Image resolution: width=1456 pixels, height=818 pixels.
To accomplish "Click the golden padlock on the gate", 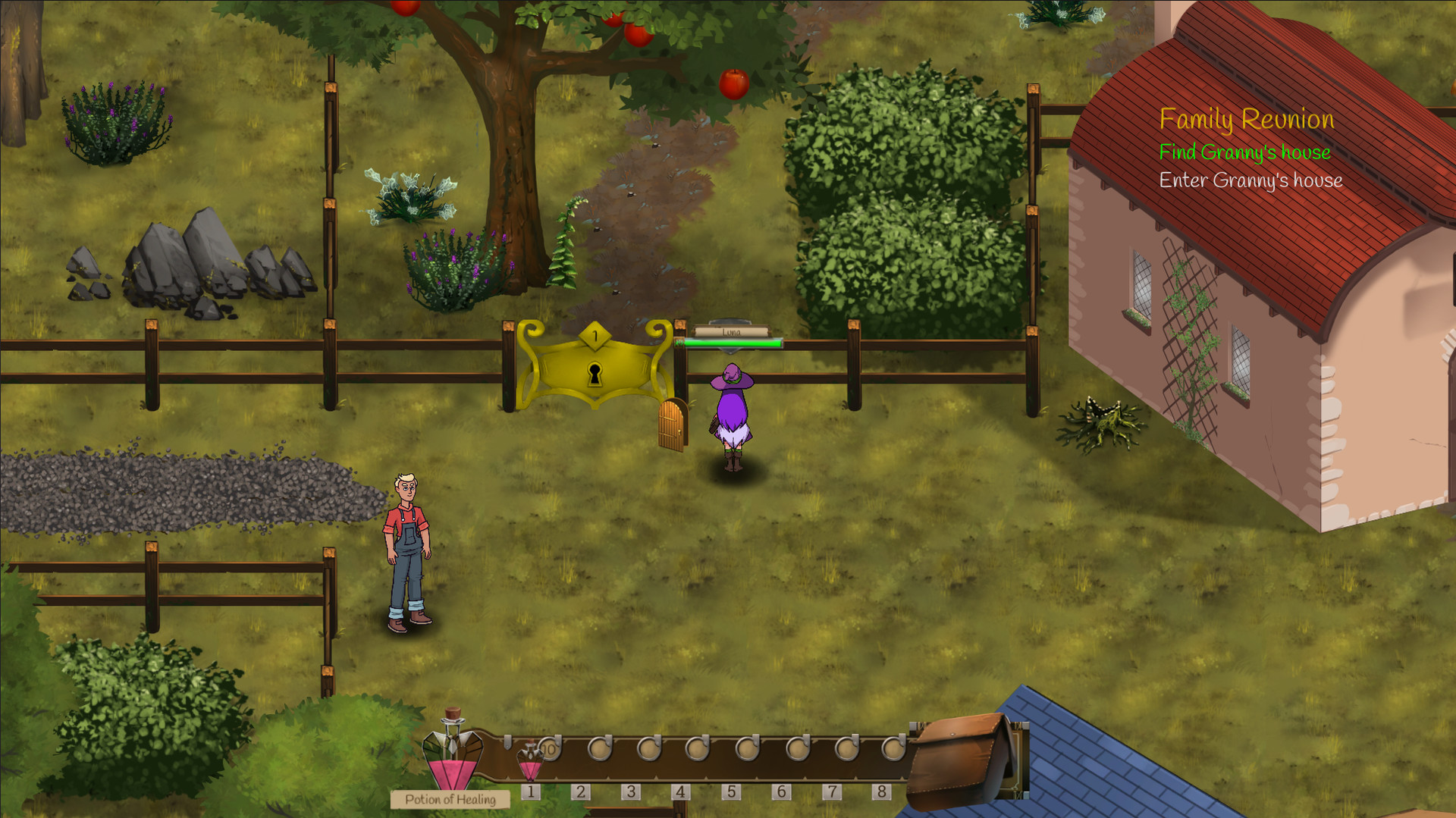I will [x=597, y=371].
